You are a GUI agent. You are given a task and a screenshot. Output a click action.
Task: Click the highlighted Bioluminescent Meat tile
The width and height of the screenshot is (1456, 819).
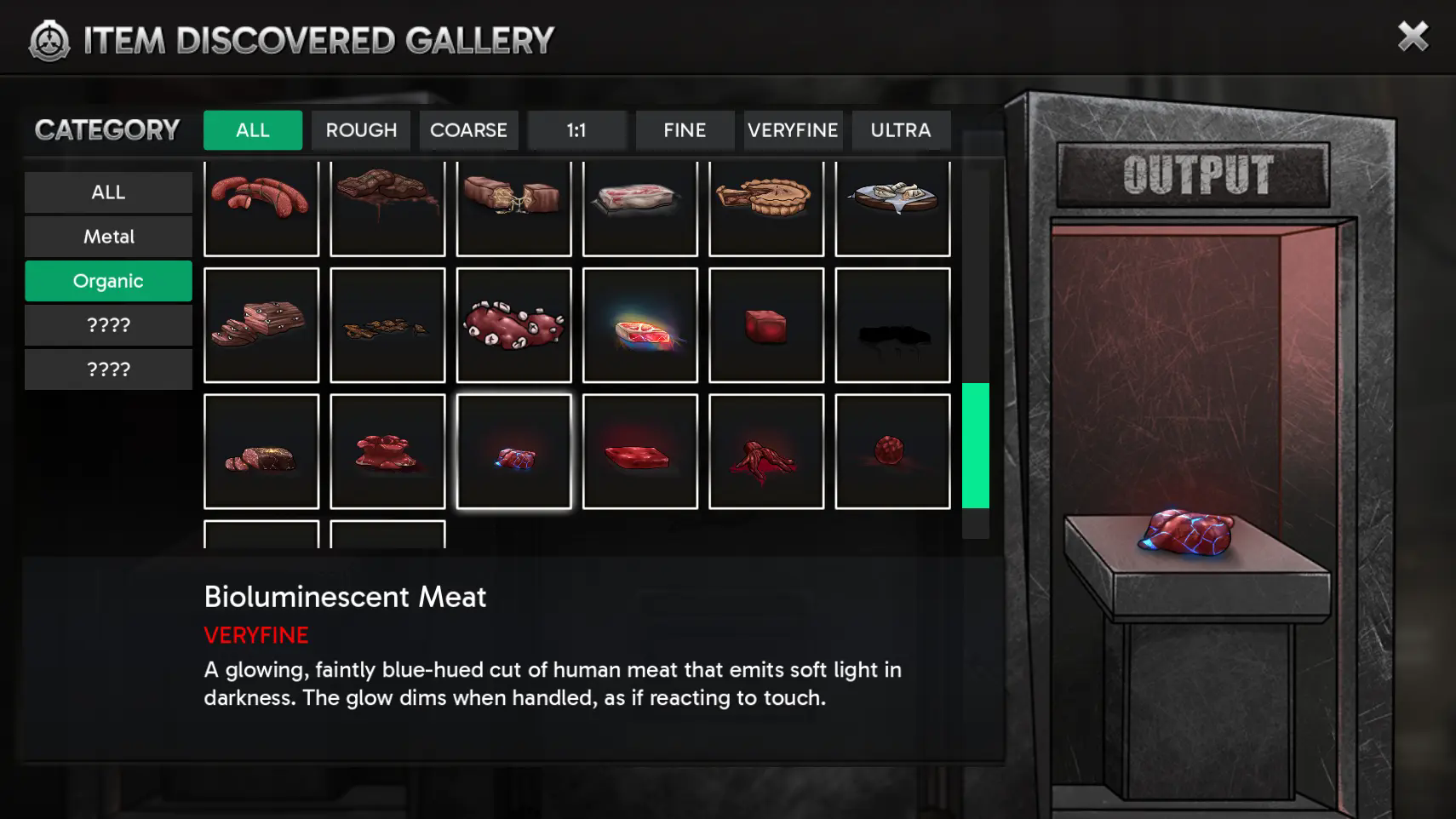pyautogui.click(x=513, y=451)
